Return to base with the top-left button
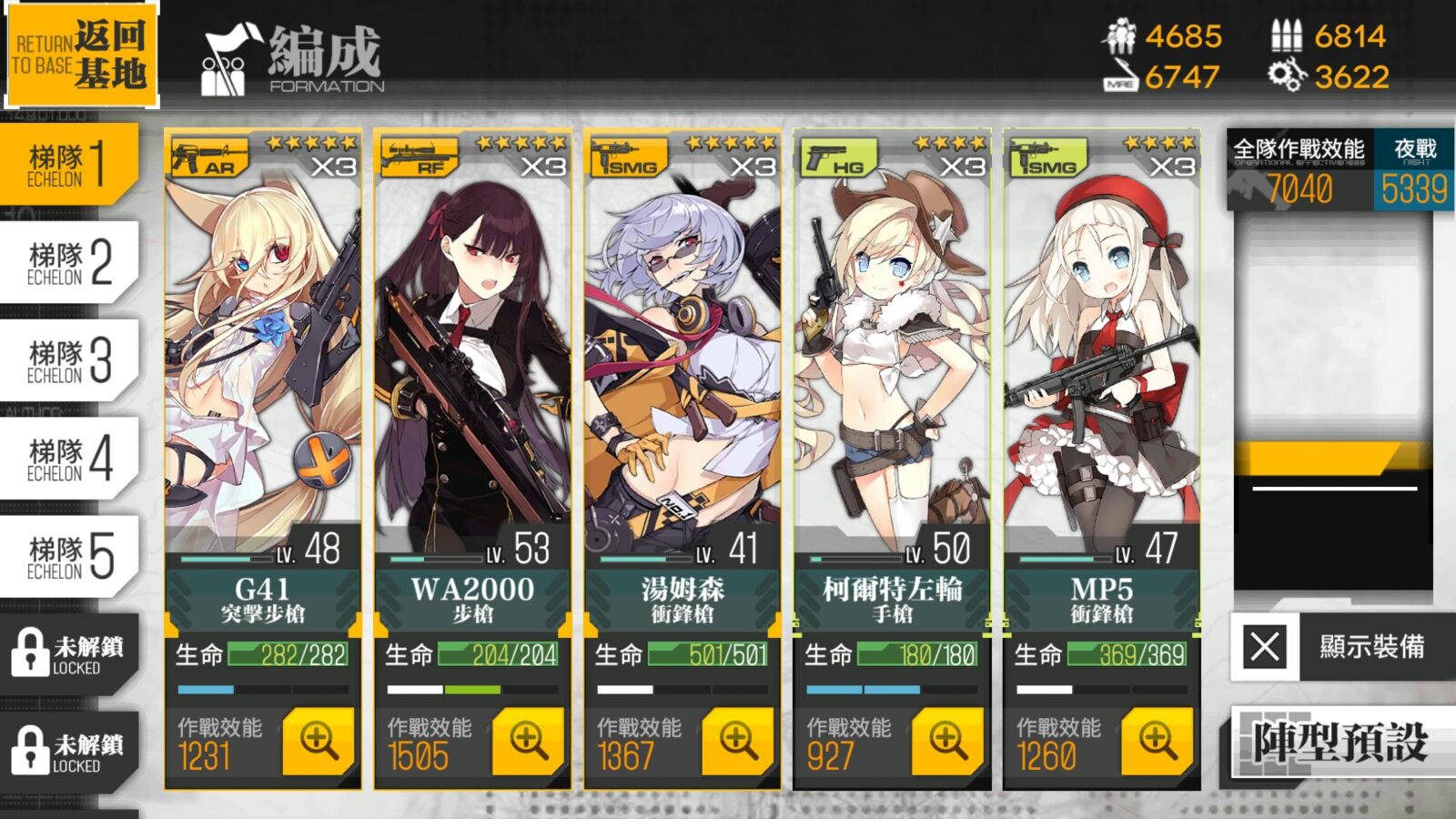Screen dimensions: 1456x819 [x=80, y=55]
